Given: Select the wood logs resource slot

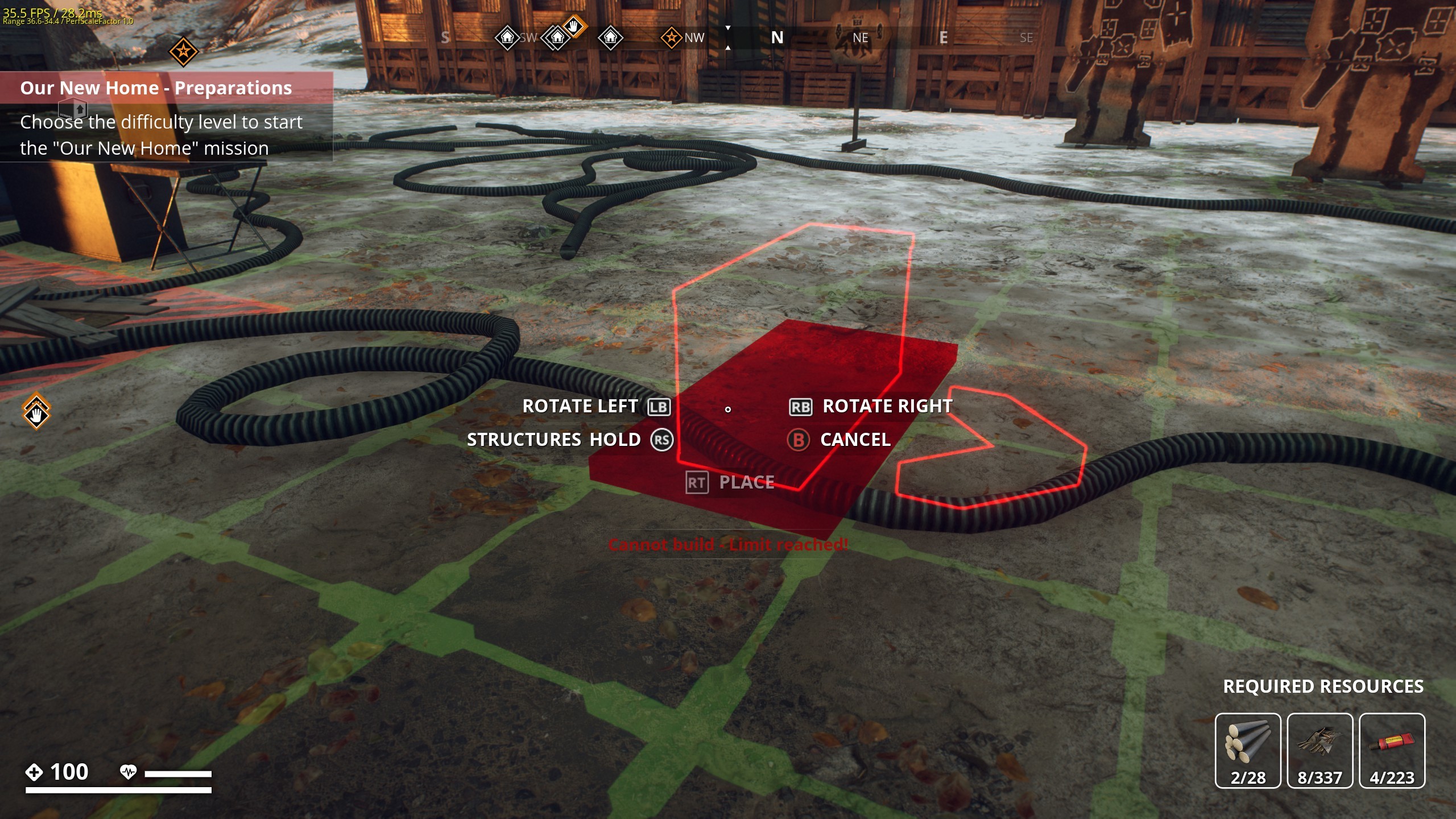Looking at the screenshot, I should (1247, 750).
